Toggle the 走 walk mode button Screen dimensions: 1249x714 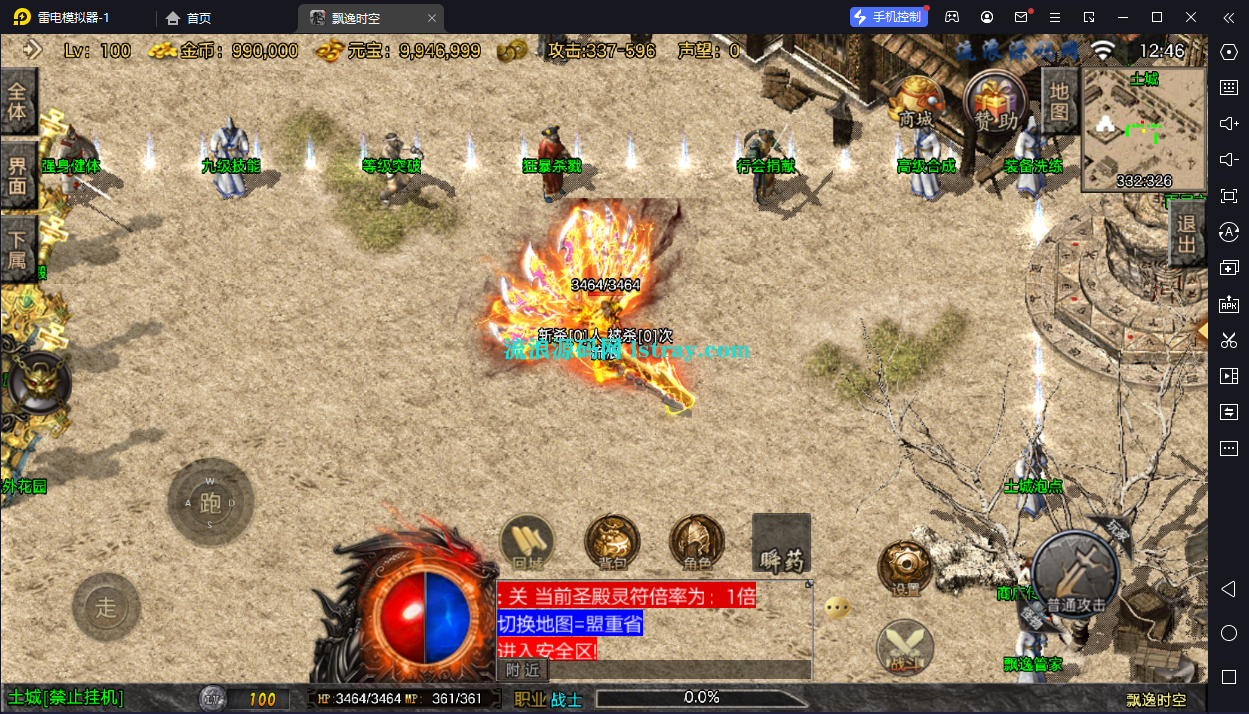click(x=106, y=607)
